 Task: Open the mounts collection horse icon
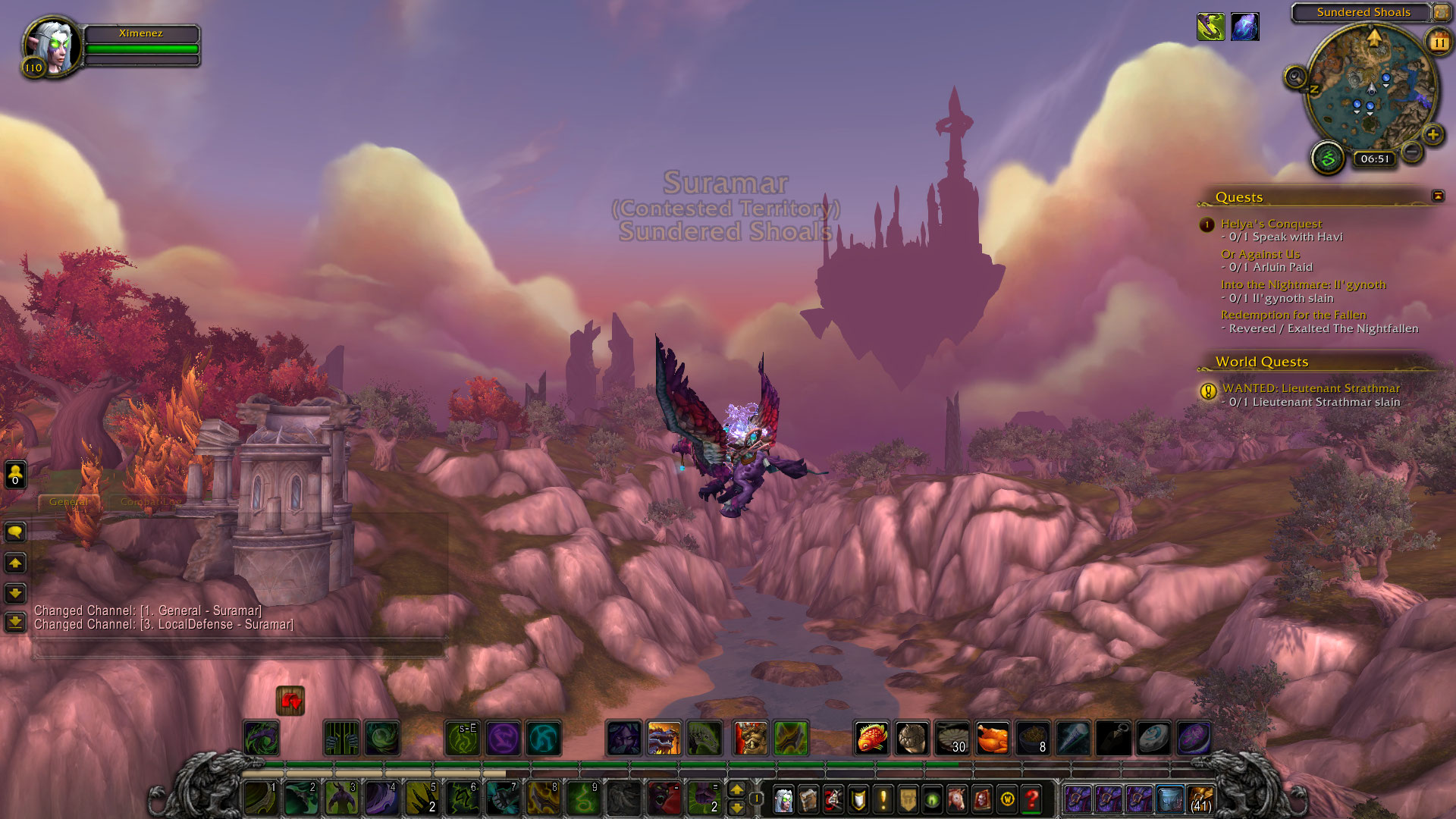(x=957, y=799)
